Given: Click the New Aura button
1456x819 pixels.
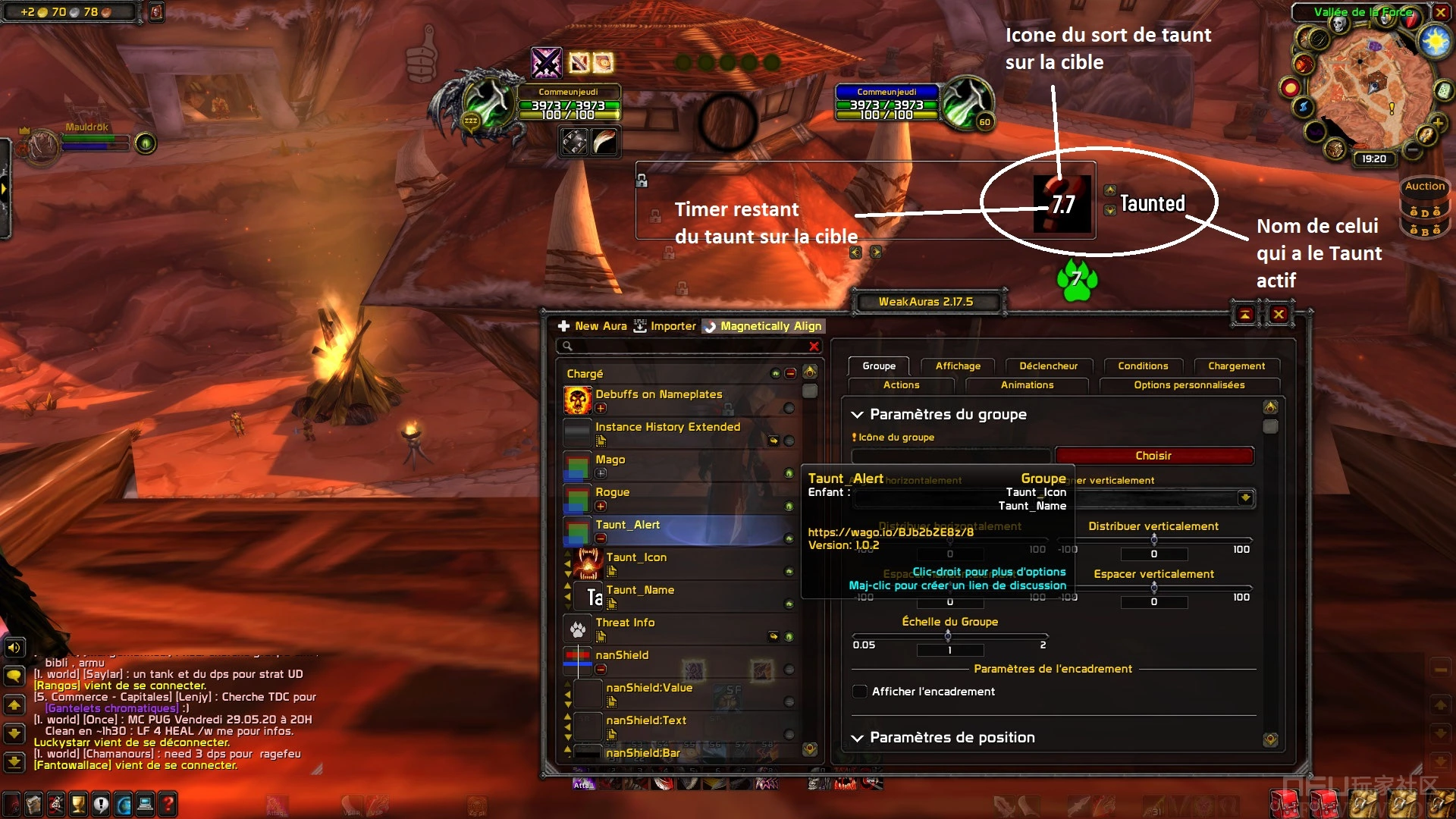Looking at the screenshot, I should pyautogui.click(x=593, y=326).
